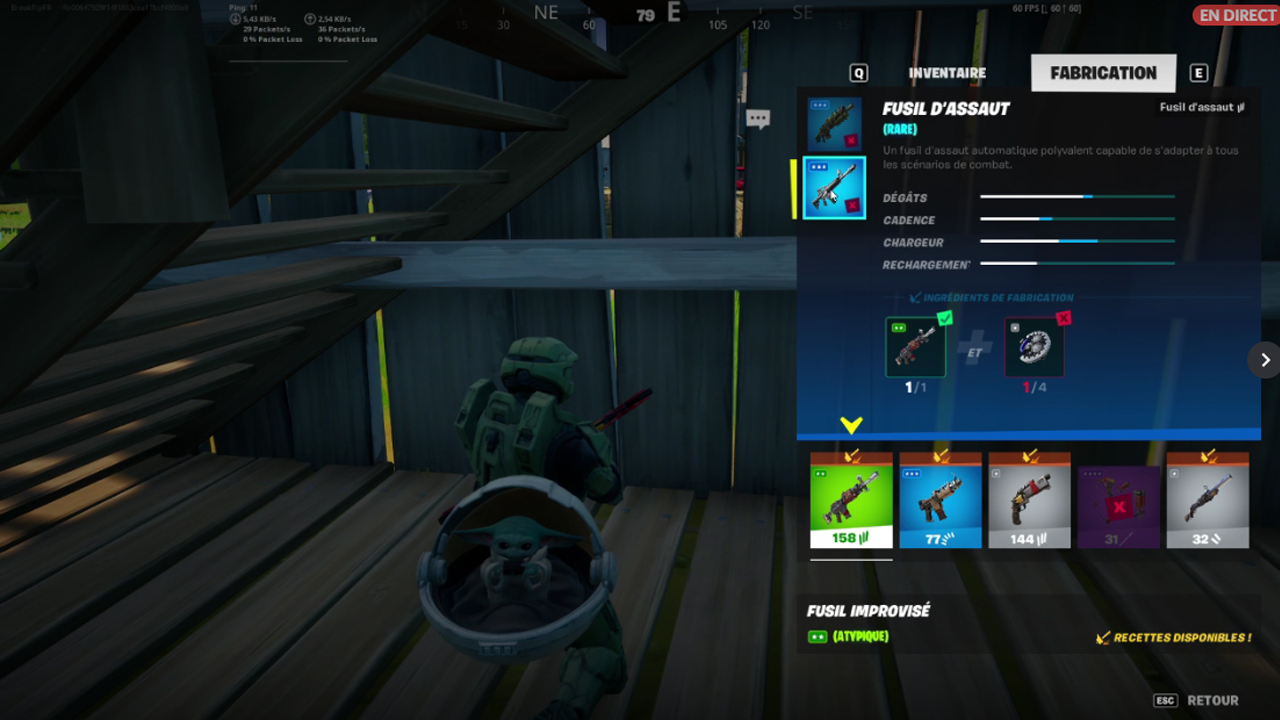The image size is (1280, 720).
Task: Select the green camo rifle recipe above it
Action: point(834,122)
